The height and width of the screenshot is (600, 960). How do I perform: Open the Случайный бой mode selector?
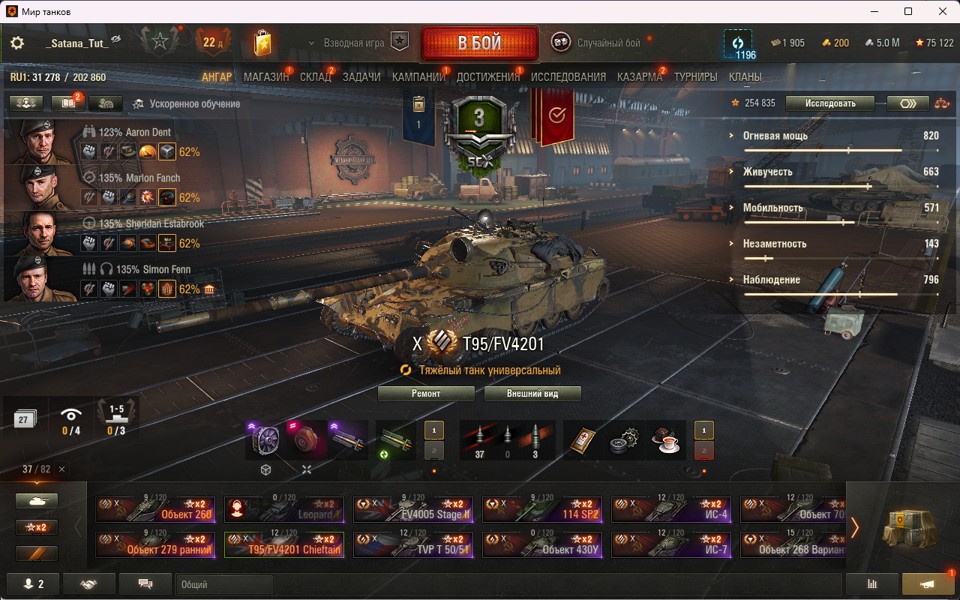[x=598, y=43]
